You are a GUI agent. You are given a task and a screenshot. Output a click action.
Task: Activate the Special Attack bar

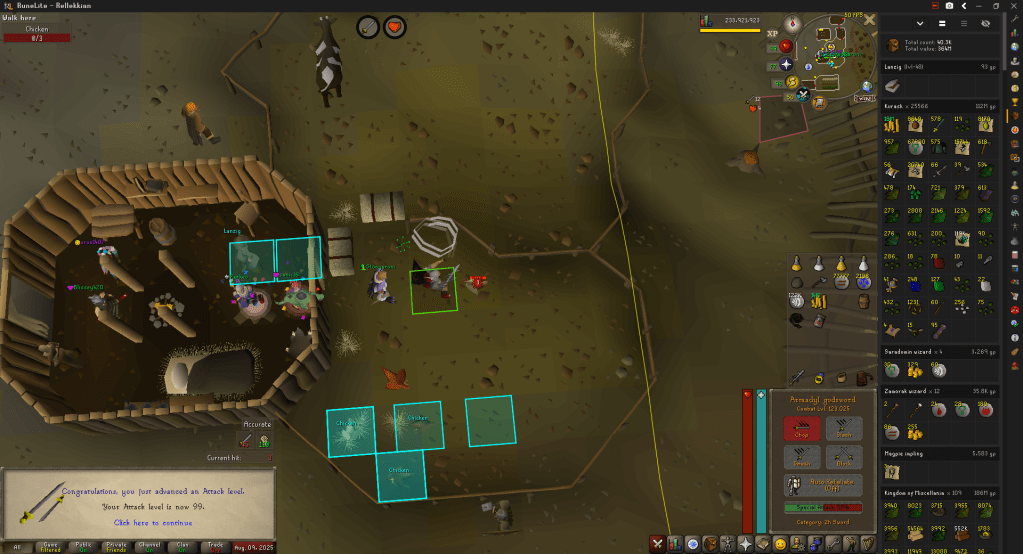click(823, 508)
